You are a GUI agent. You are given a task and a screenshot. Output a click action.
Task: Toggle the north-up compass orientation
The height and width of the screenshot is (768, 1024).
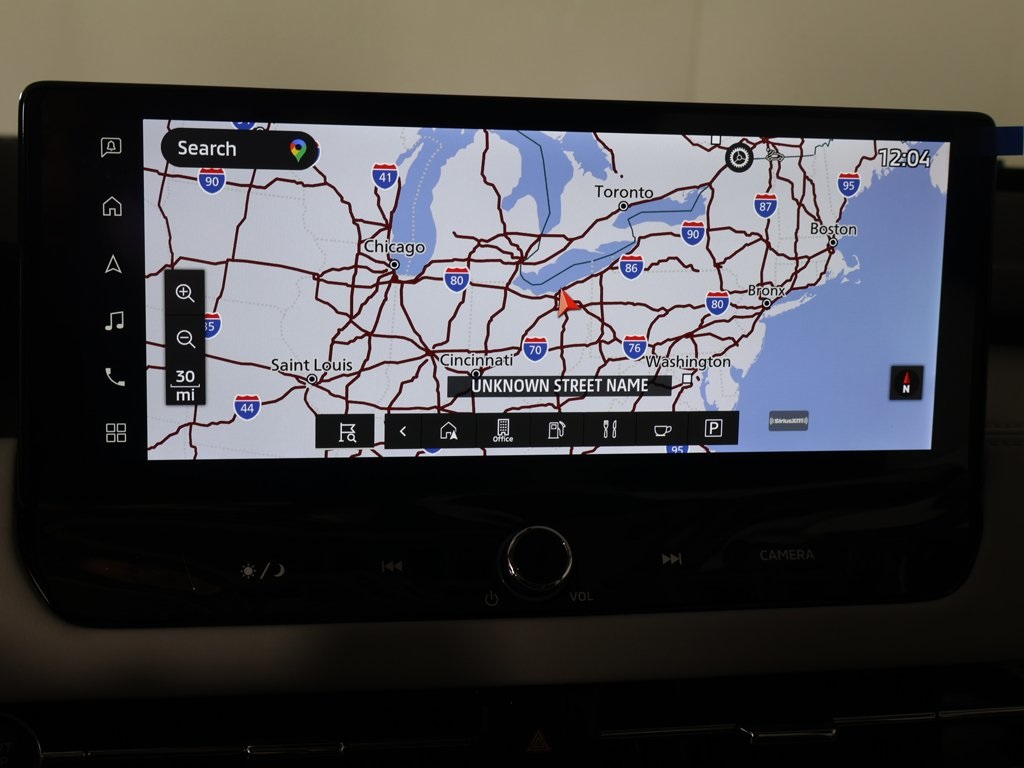point(906,382)
